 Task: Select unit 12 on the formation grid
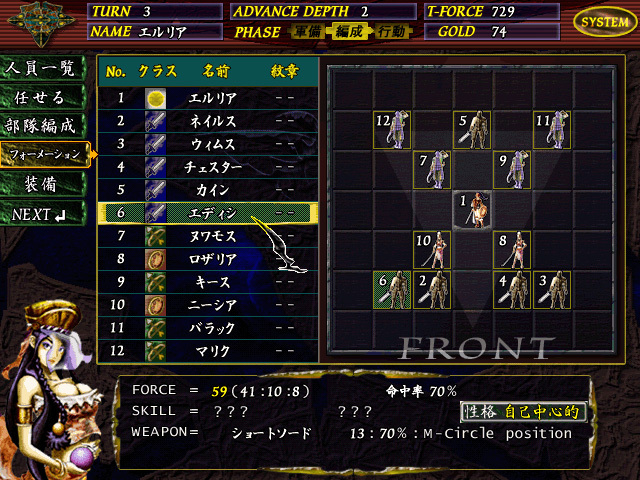[393, 130]
